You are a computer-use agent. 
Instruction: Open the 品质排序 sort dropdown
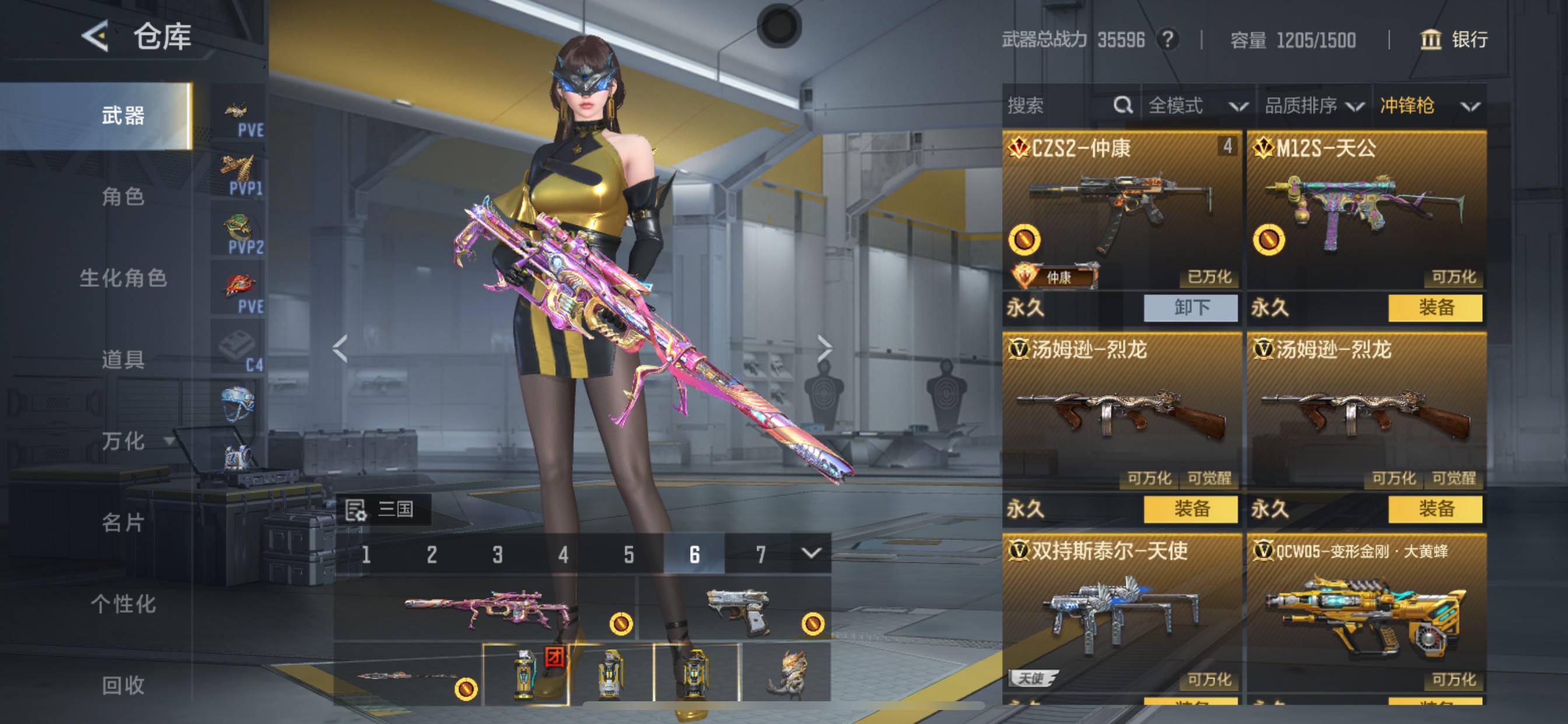(1314, 106)
